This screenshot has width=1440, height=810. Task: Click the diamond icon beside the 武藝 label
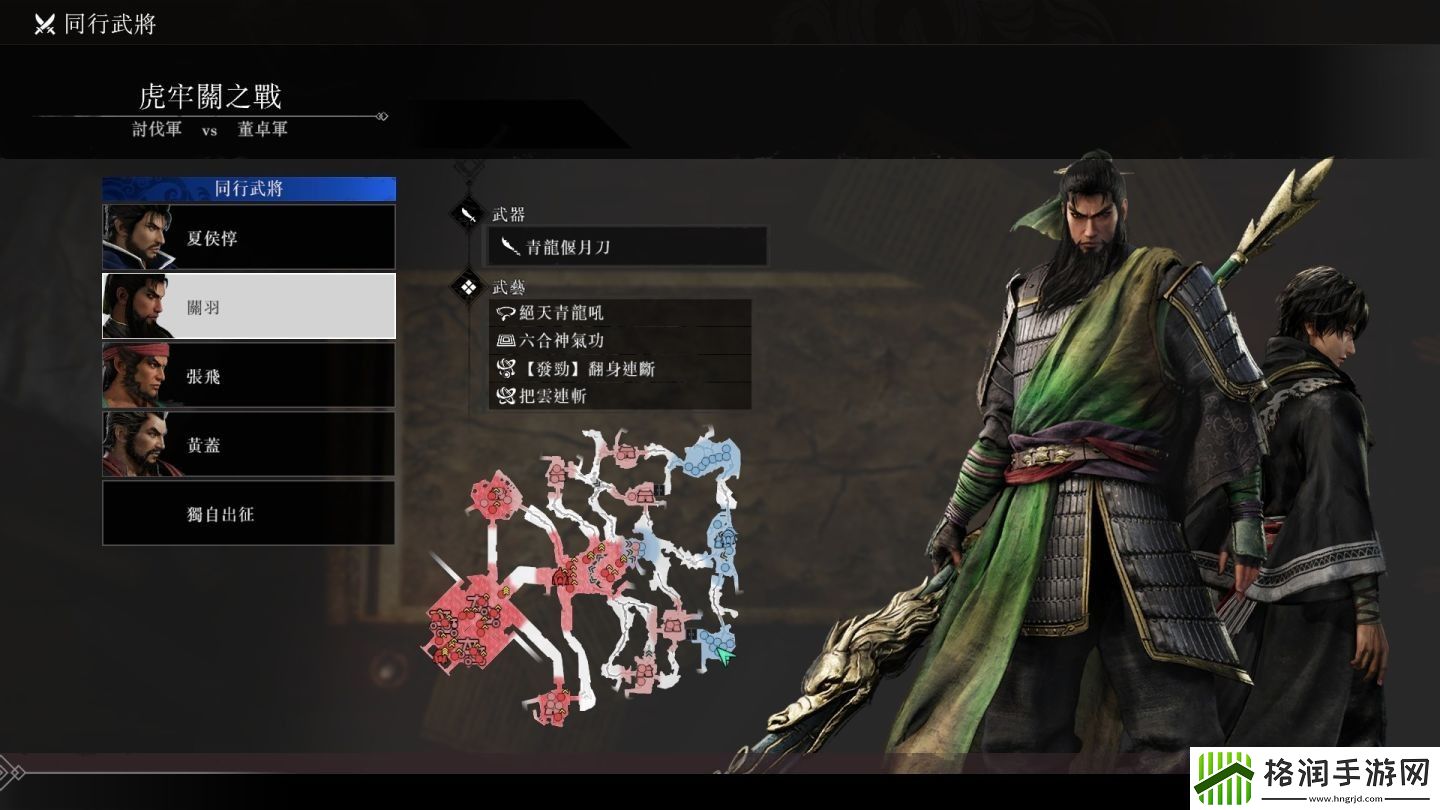466,286
